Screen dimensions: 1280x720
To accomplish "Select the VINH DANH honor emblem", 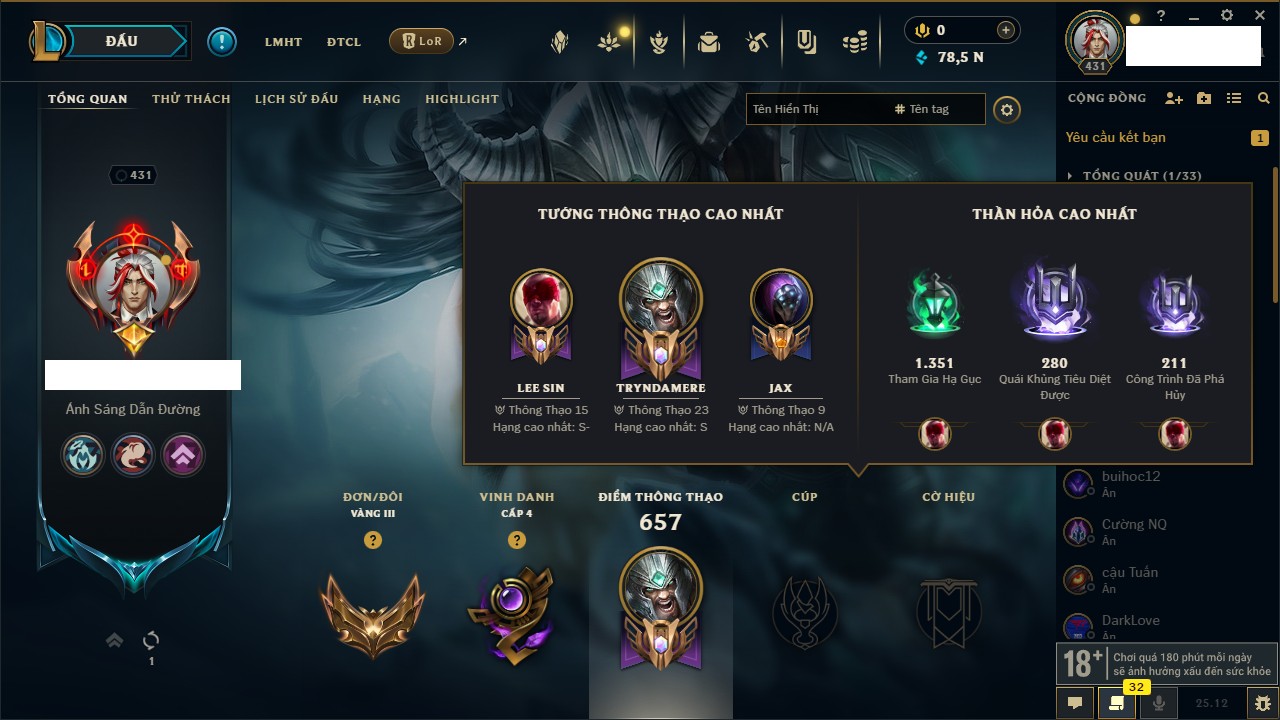I will [x=516, y=612].
